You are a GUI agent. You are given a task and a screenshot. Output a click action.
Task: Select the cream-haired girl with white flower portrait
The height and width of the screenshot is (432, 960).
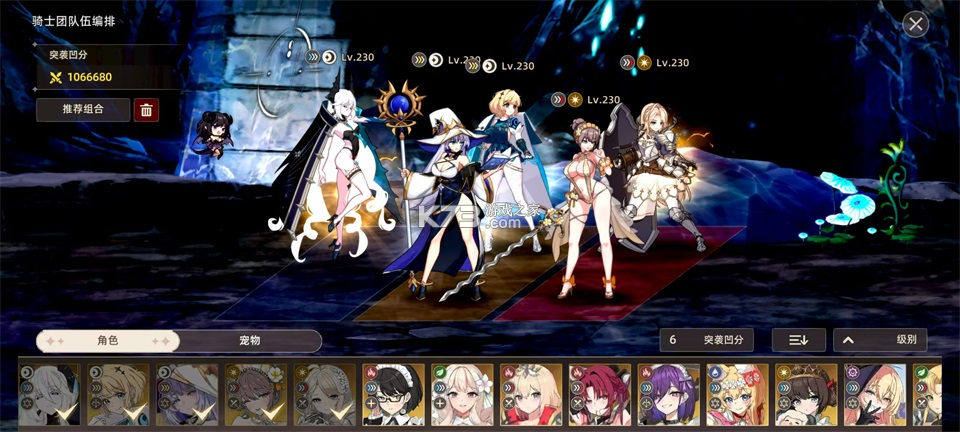pos(462,396)
